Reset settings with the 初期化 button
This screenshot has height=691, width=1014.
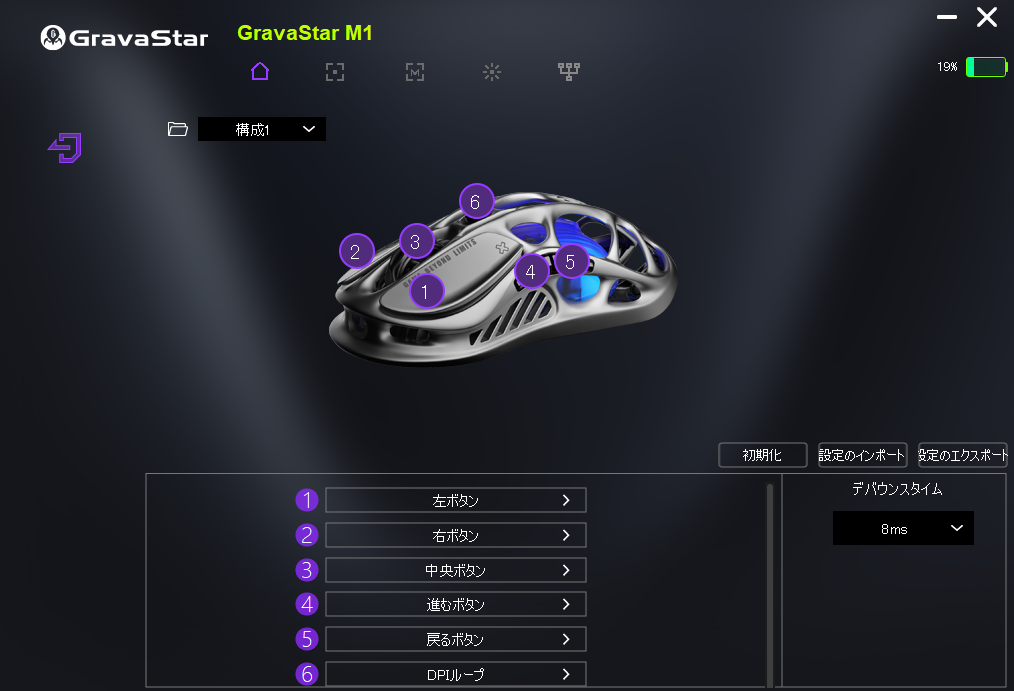(762, 455)
